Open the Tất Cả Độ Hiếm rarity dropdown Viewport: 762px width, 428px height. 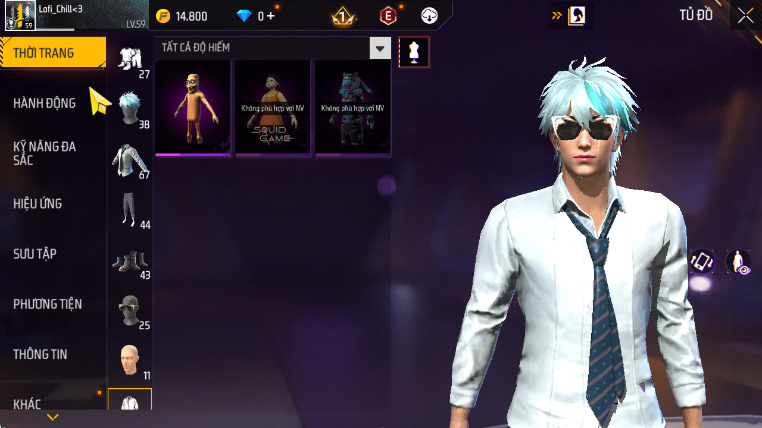[x=379, y=48]
